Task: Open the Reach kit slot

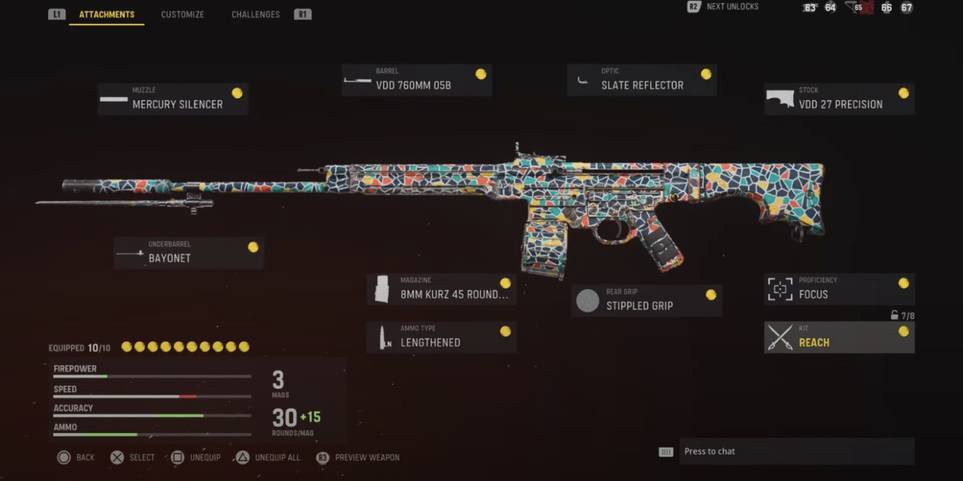Action: 839,337
